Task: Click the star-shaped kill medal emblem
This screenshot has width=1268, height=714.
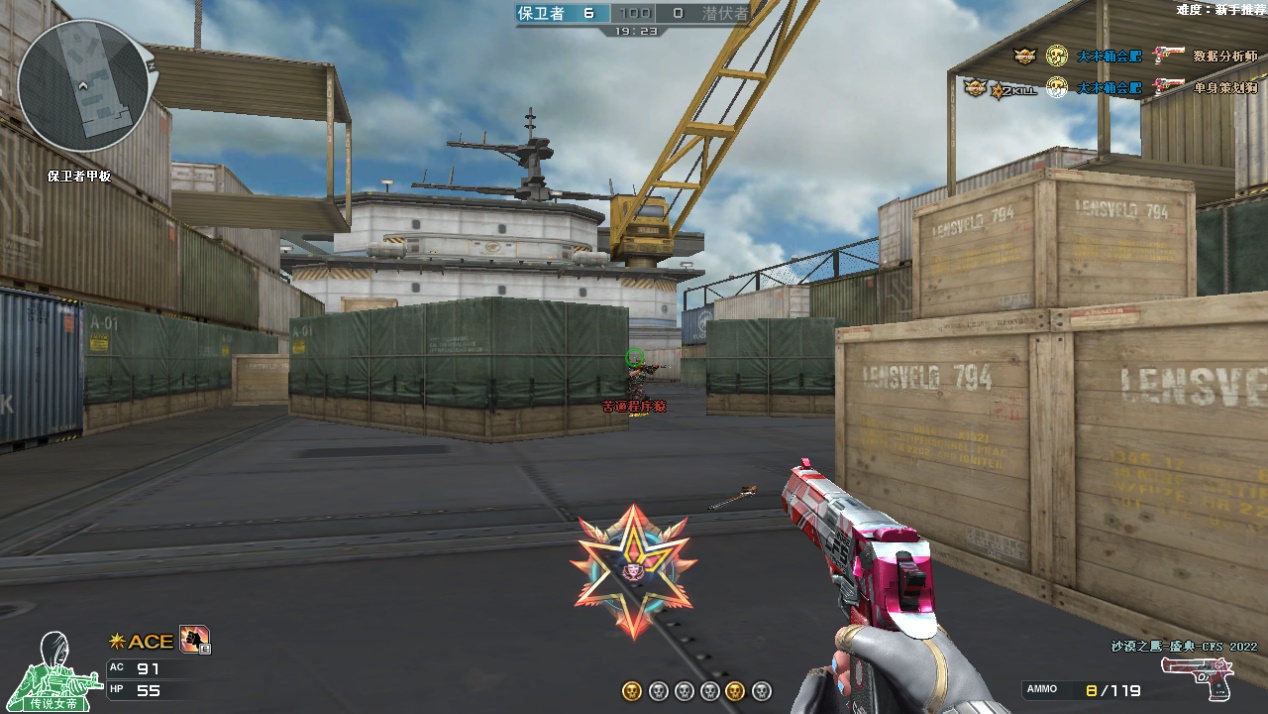Action: (x=633, y=571)
